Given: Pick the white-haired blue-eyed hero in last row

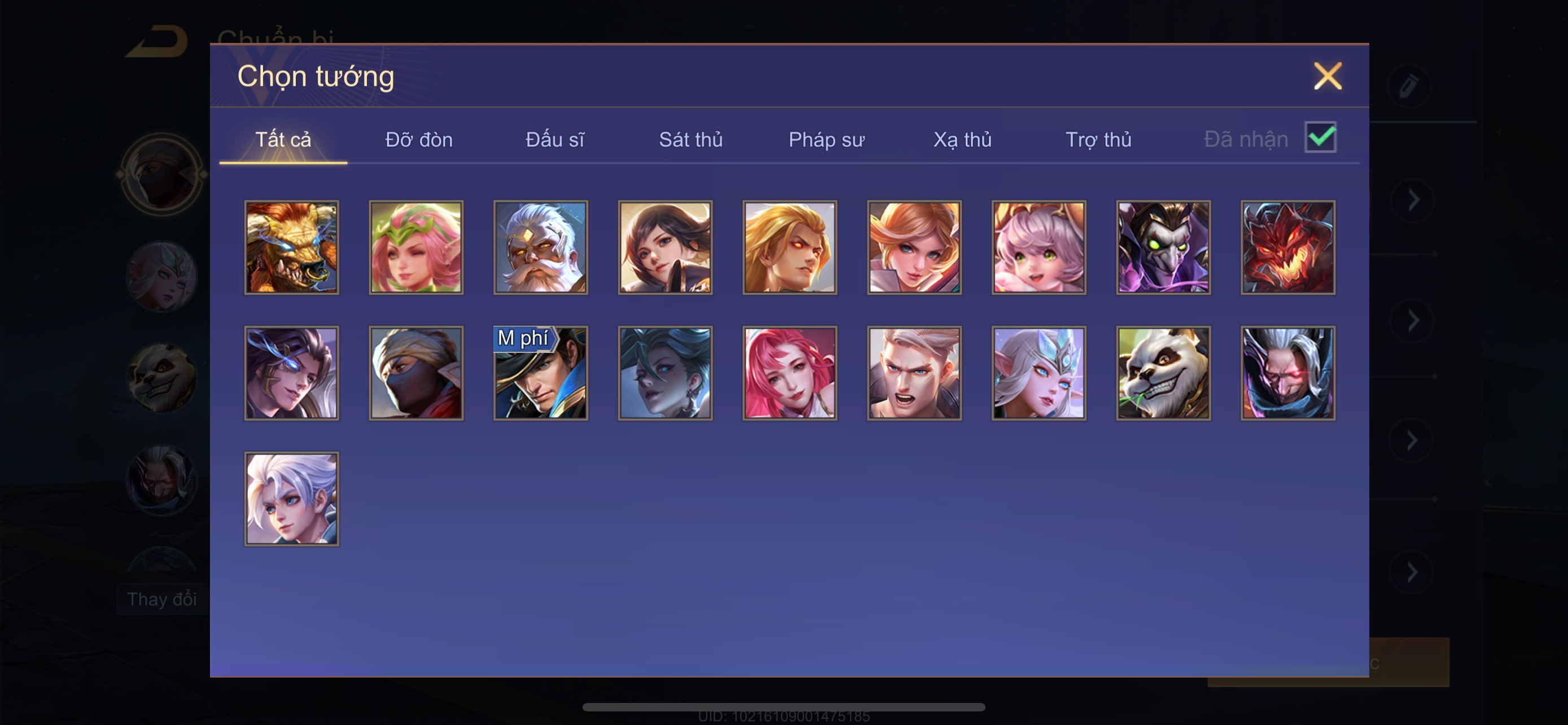Looking at the screenshot, I should coord(292,499).
